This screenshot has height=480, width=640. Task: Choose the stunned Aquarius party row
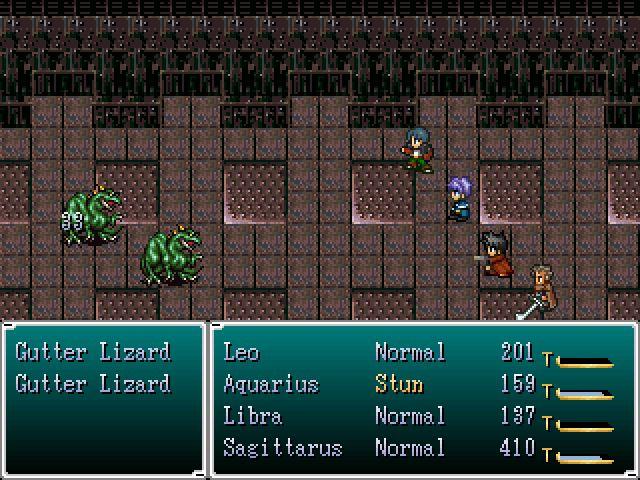tap(270, 384)
